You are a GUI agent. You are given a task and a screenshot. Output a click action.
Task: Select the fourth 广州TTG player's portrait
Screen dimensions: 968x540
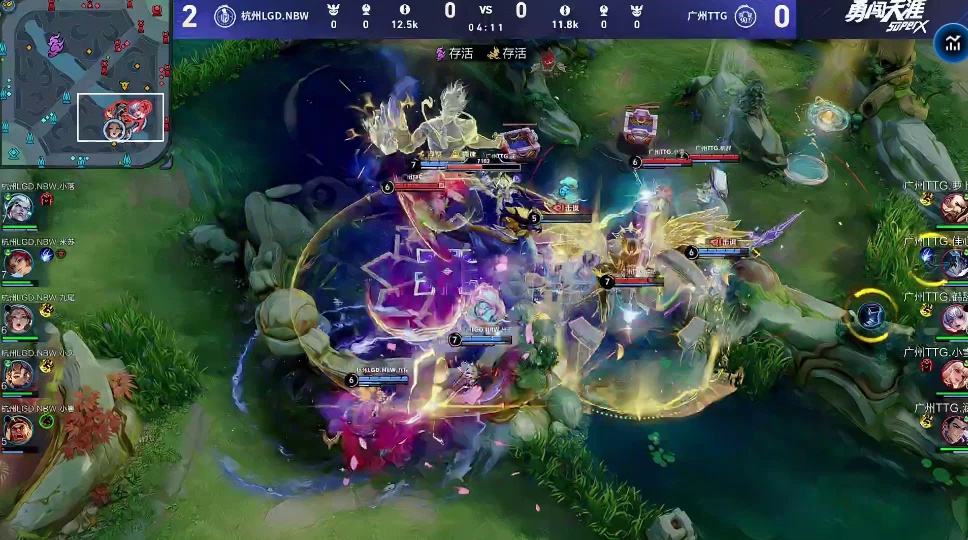point(953,374)
